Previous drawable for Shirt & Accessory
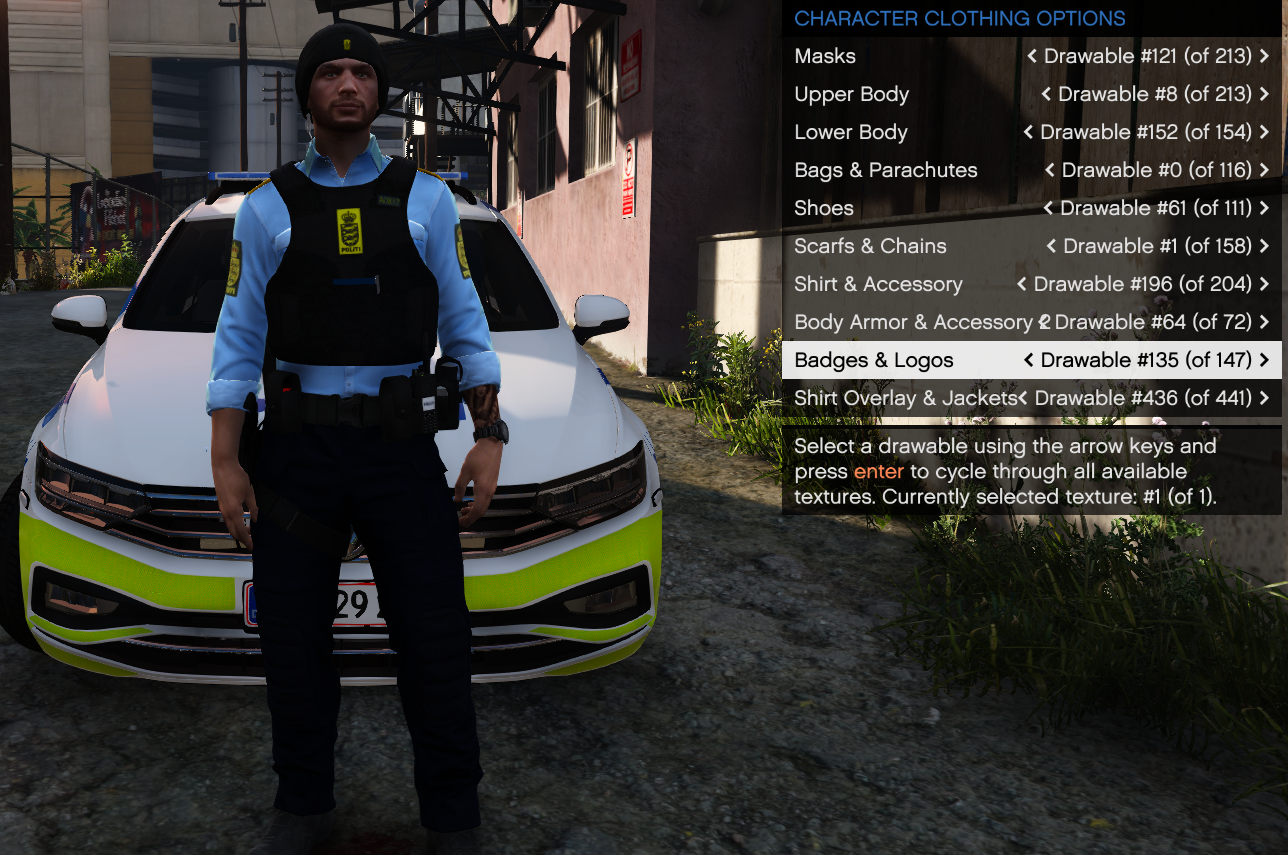 coord(1022,285)
